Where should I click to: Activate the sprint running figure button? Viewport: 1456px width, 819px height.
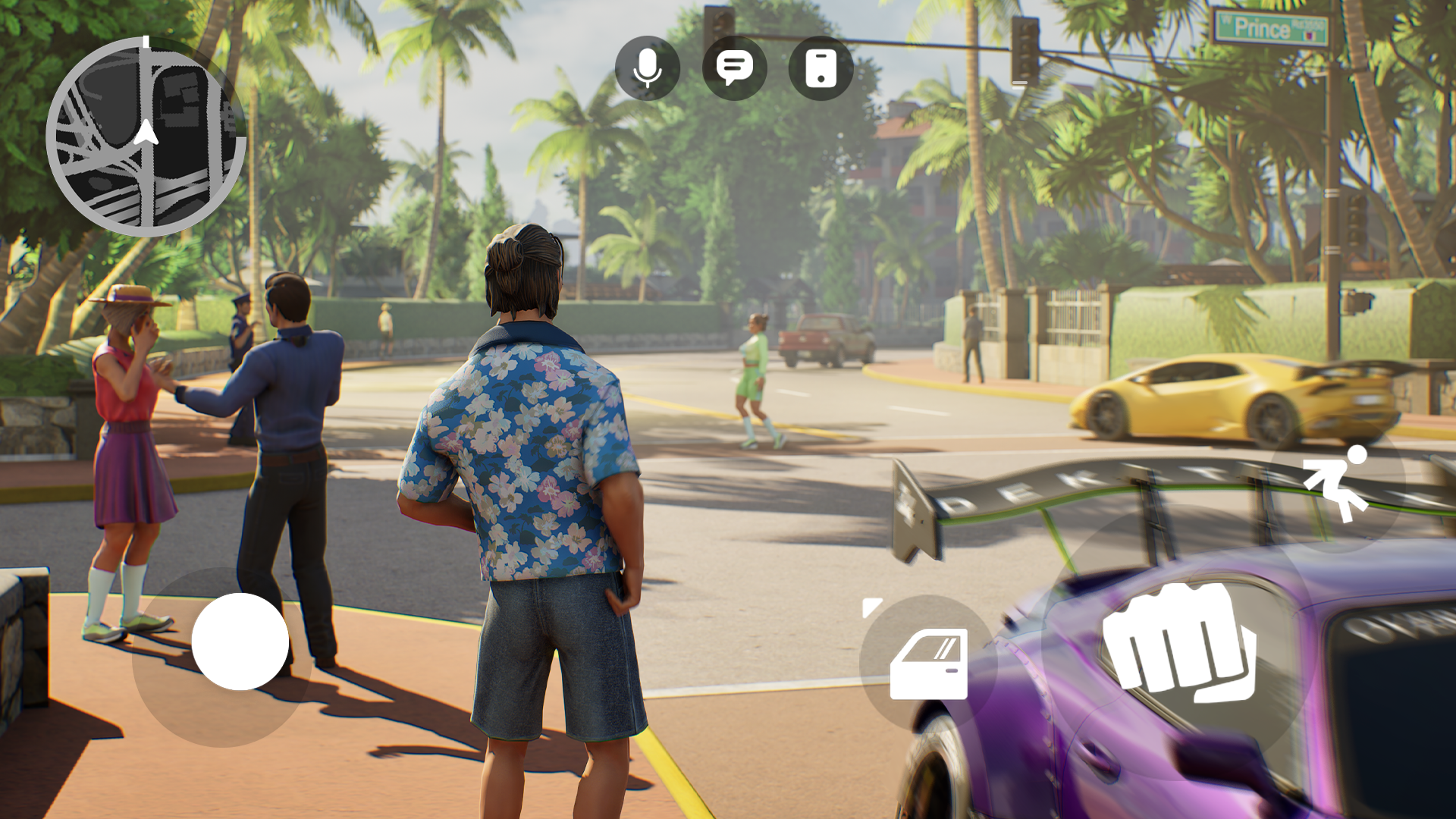1336,485
